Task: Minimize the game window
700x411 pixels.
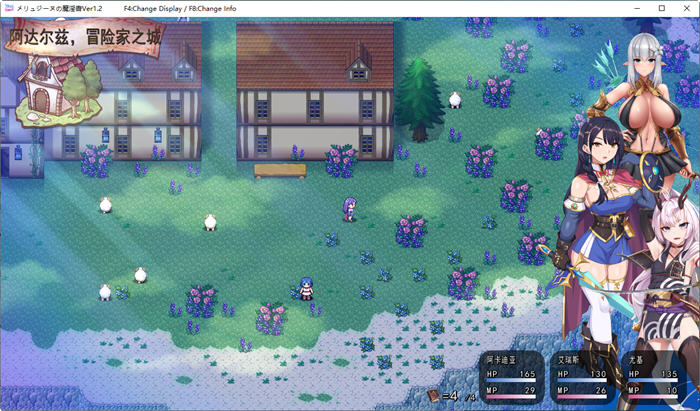Action: (638, 8)
